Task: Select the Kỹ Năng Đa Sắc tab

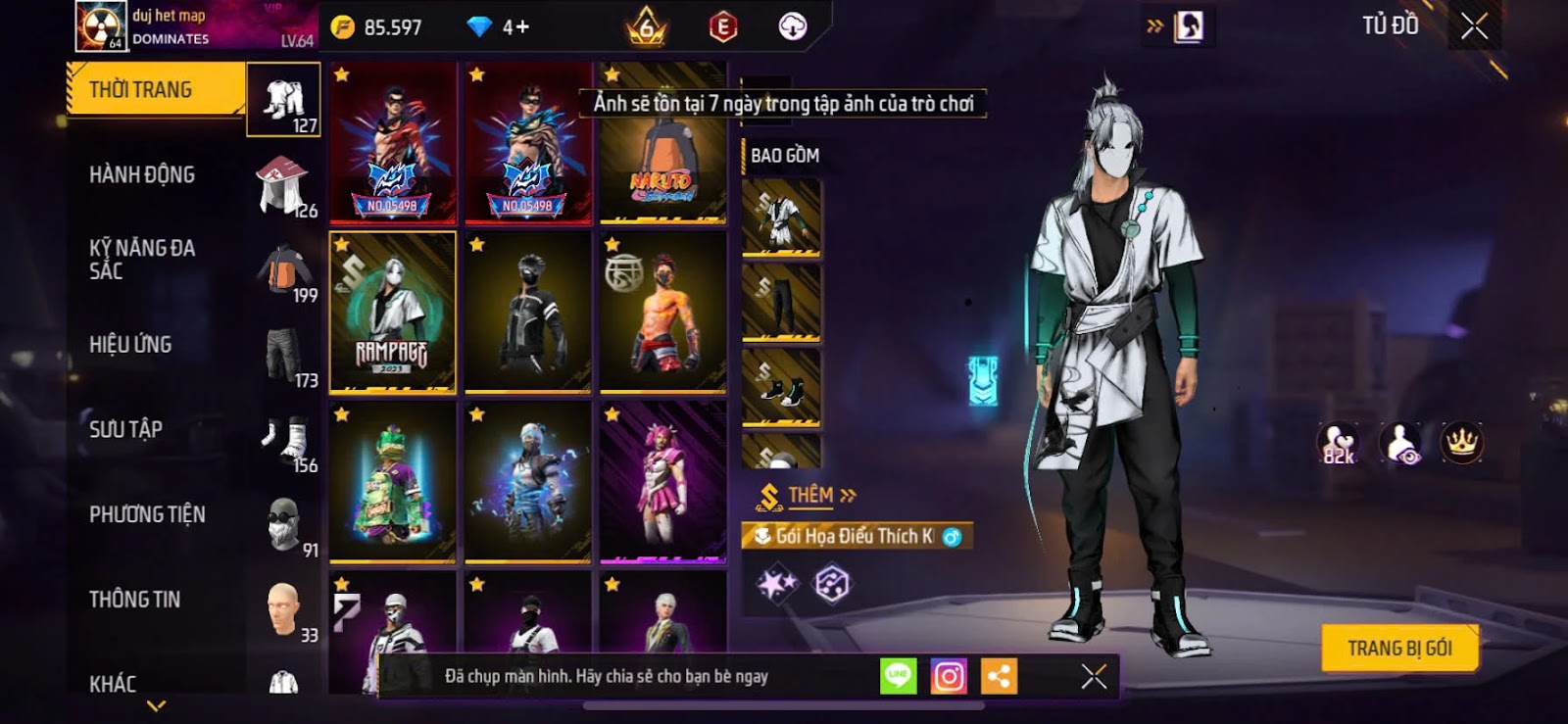Action: [142, 260]
